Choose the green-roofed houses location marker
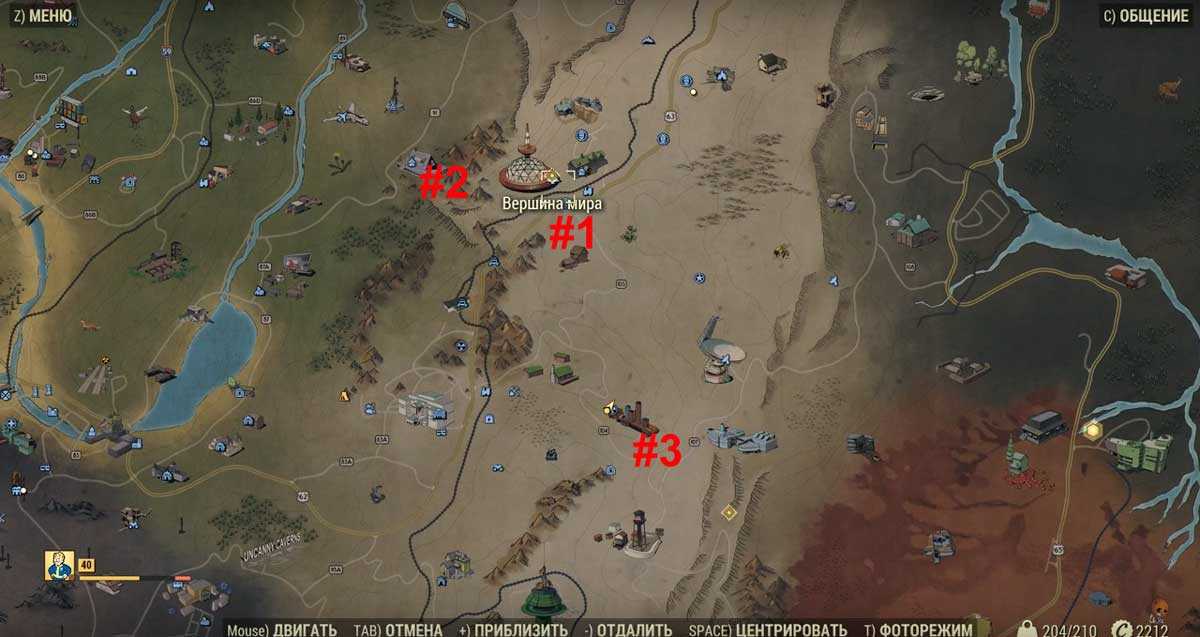The height and width of the screenshot is (637, 1200). pos(562,370)
